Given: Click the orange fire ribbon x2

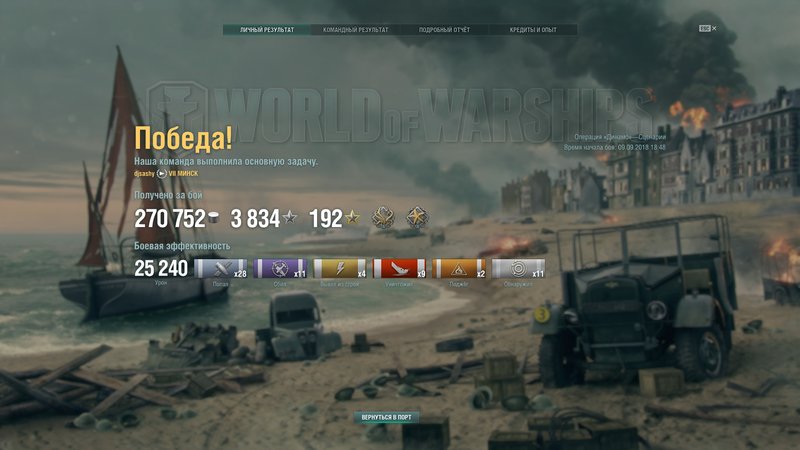Looking at the screenshot, I should (459, 268).
